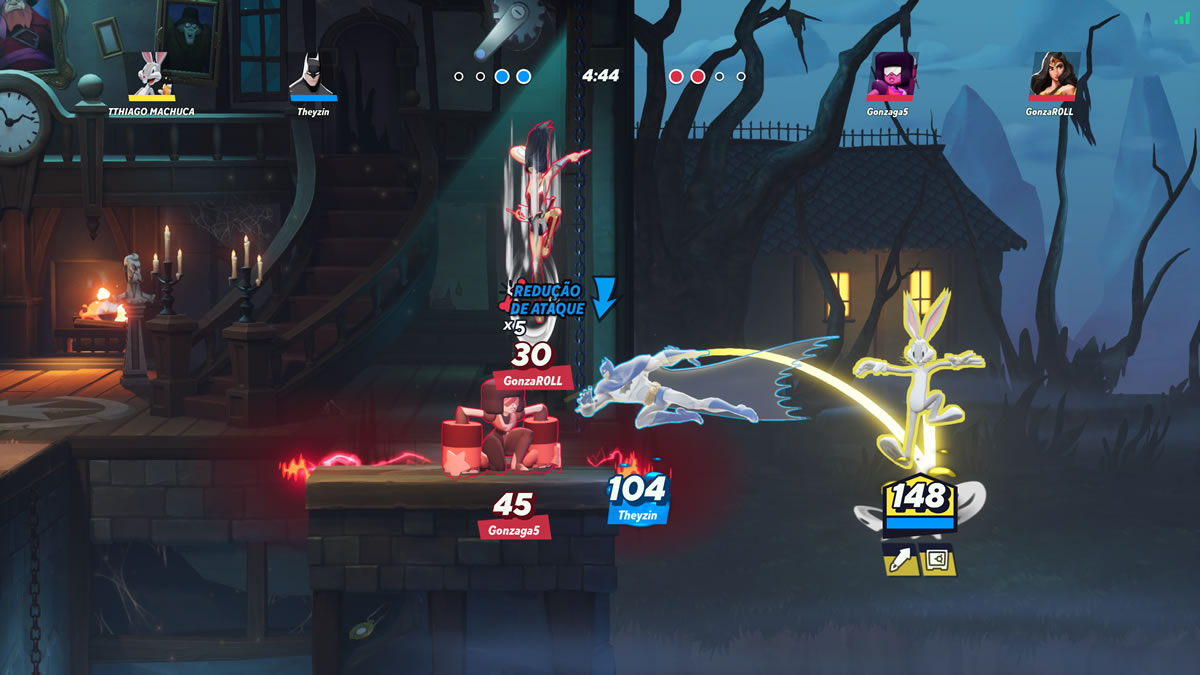Click TTHIAGO MACHUCA's Bugs Bunny portrait

152,73
